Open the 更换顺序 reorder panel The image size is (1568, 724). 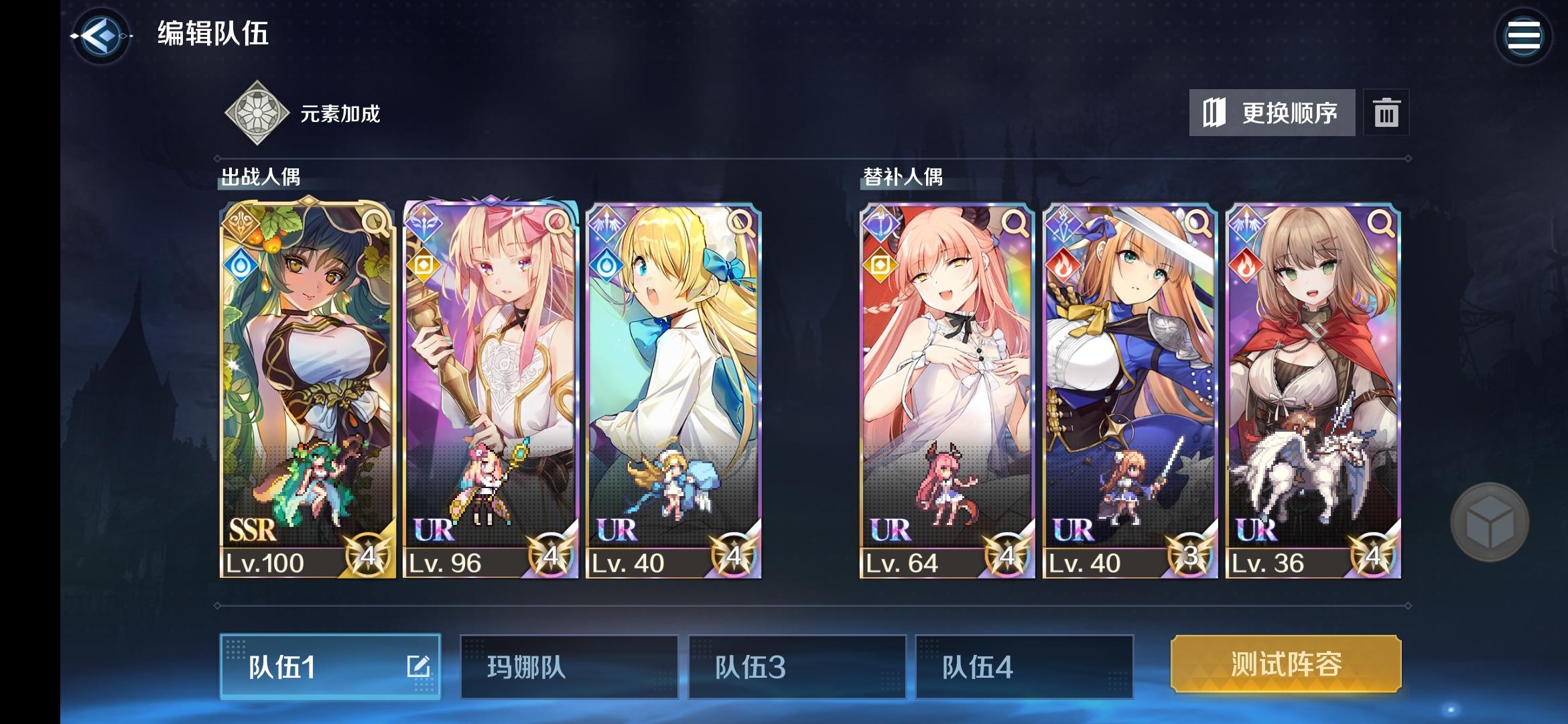pyautogui.click(x=1271, y=113)
